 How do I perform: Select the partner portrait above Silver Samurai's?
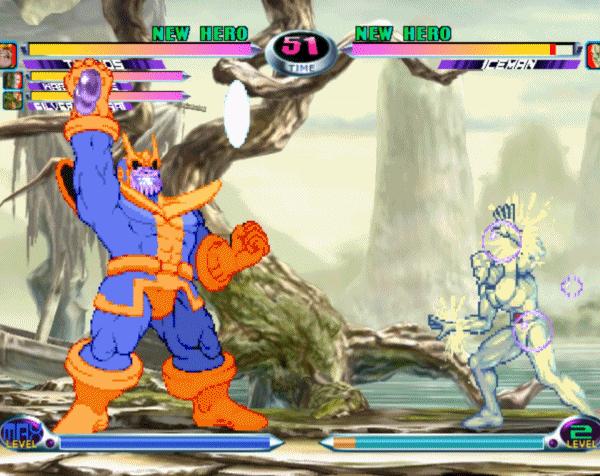(12, 80)
